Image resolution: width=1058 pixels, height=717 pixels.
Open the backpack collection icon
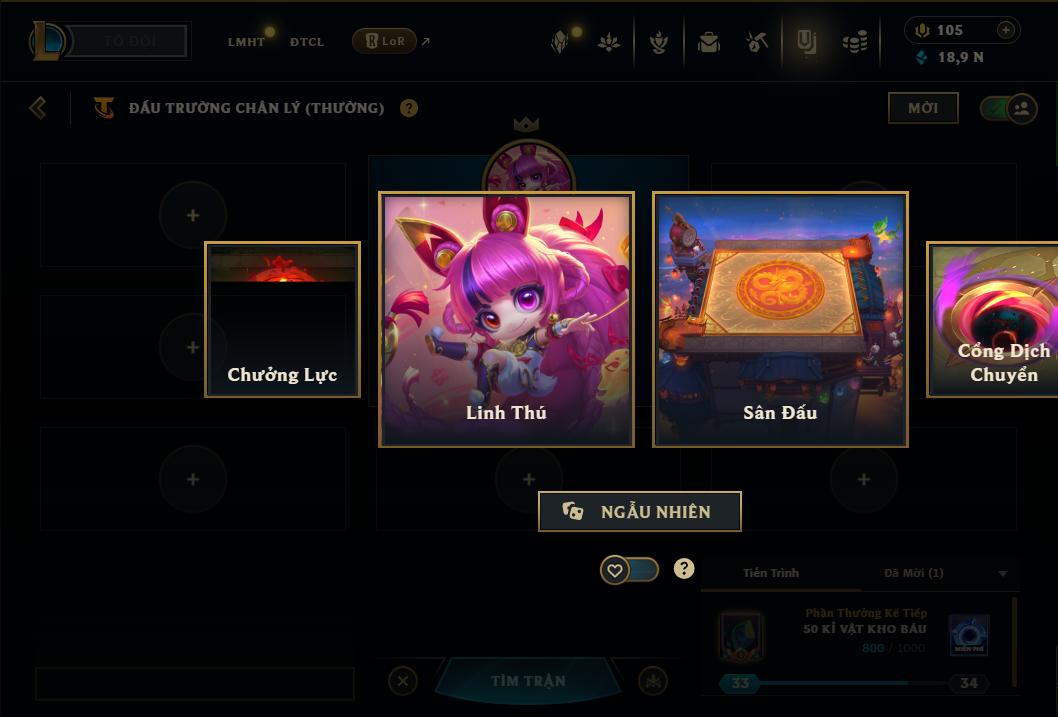(x=709, y=42)
